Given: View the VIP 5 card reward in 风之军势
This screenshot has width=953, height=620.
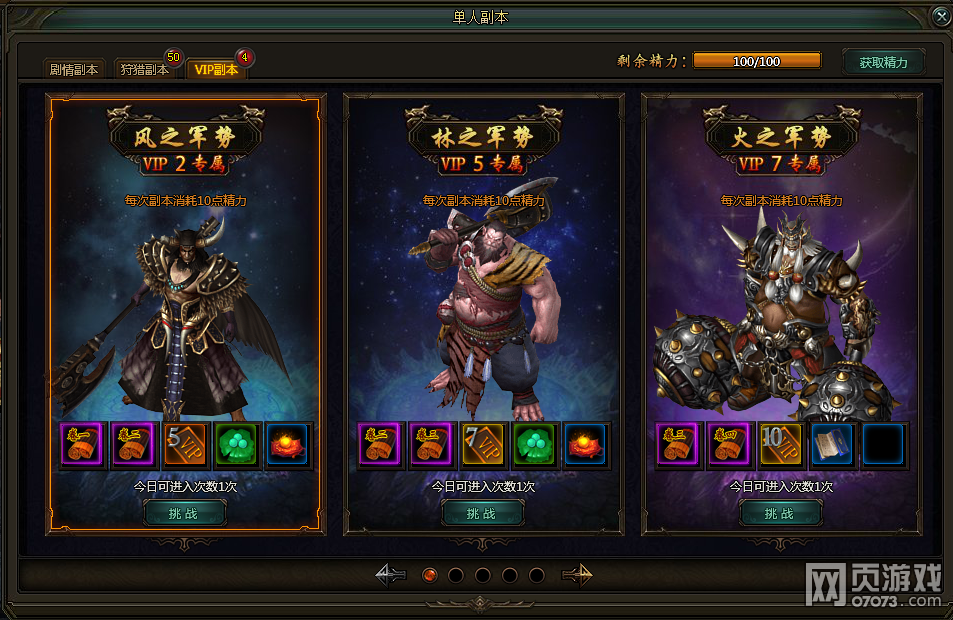Looking at the screenshot, I should click(185, 446).
